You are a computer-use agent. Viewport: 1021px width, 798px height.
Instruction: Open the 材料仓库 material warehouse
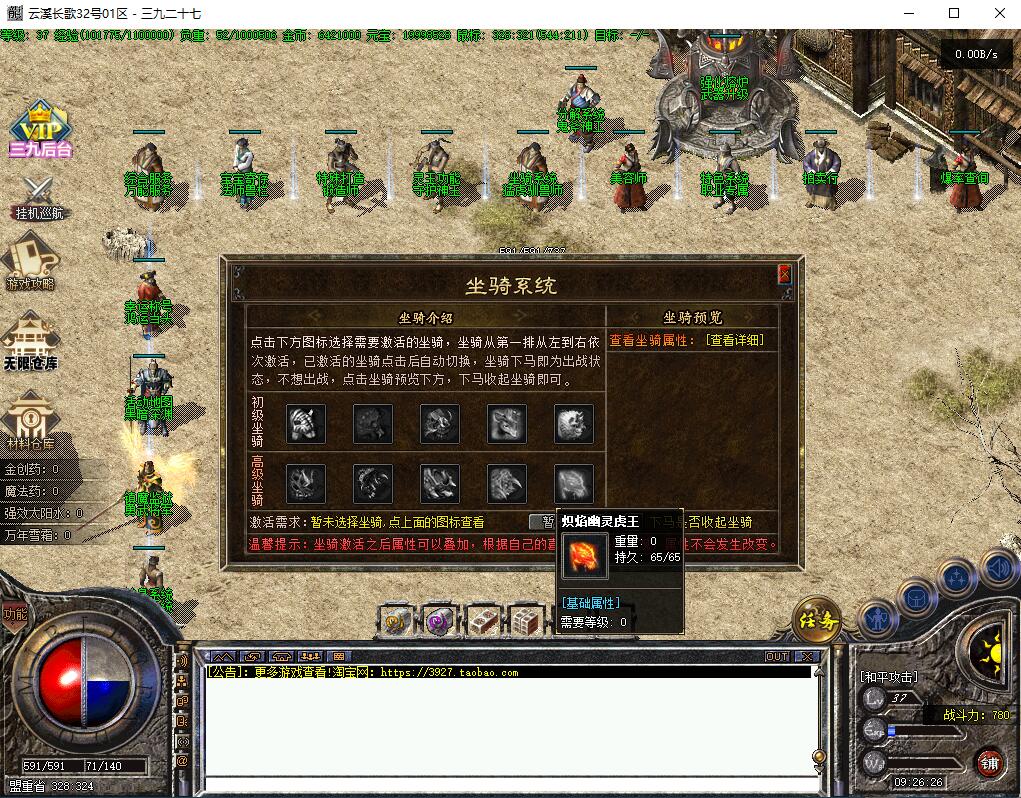(31, 420)
